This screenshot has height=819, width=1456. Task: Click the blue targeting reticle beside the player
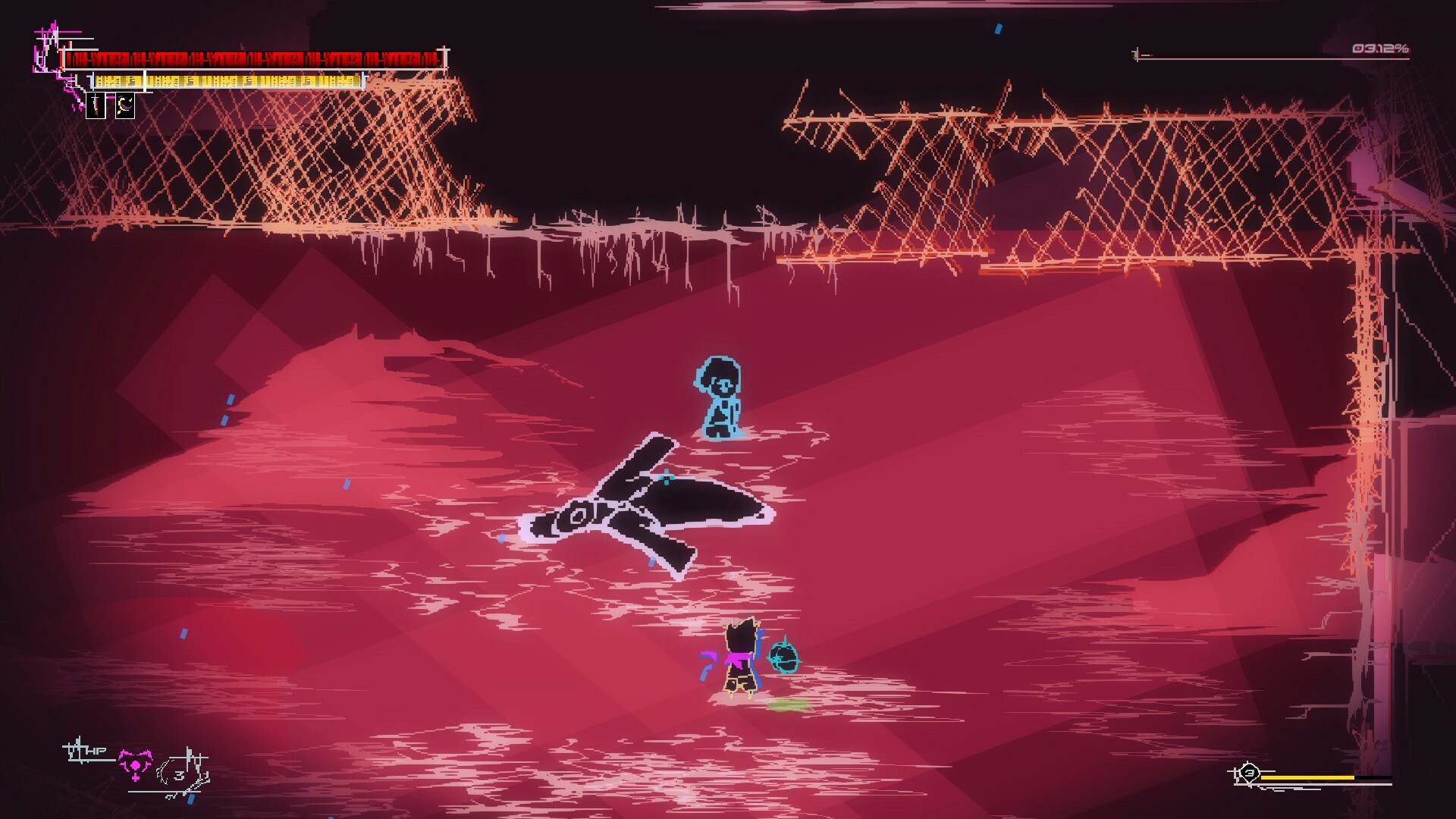tap(785, 660)
